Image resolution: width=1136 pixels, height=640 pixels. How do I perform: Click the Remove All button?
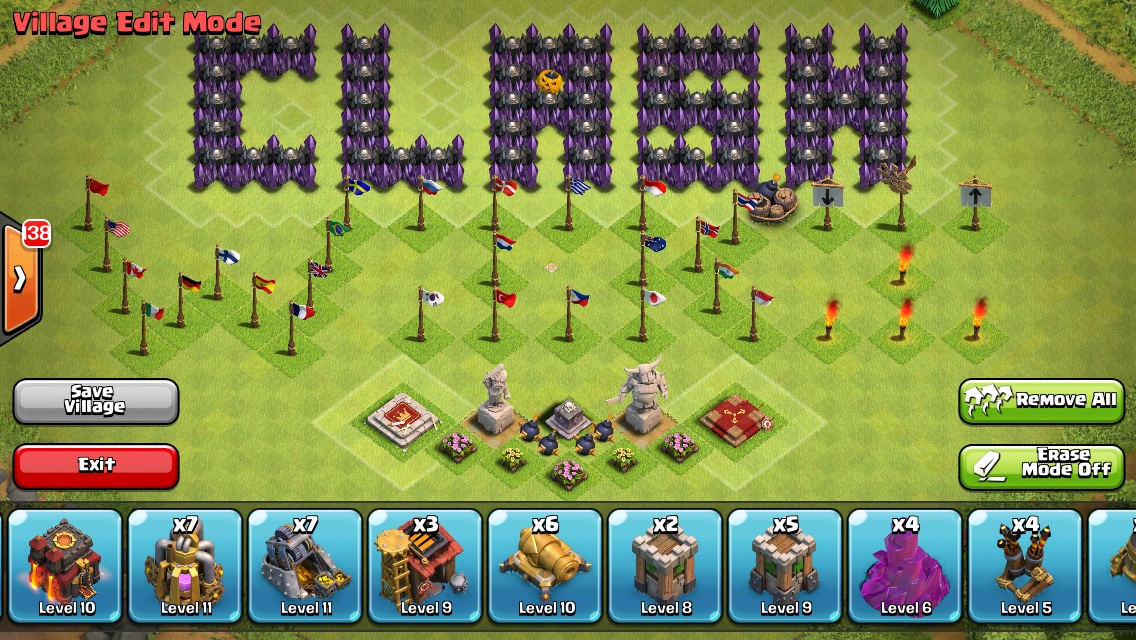click(x=1041, y=401)
